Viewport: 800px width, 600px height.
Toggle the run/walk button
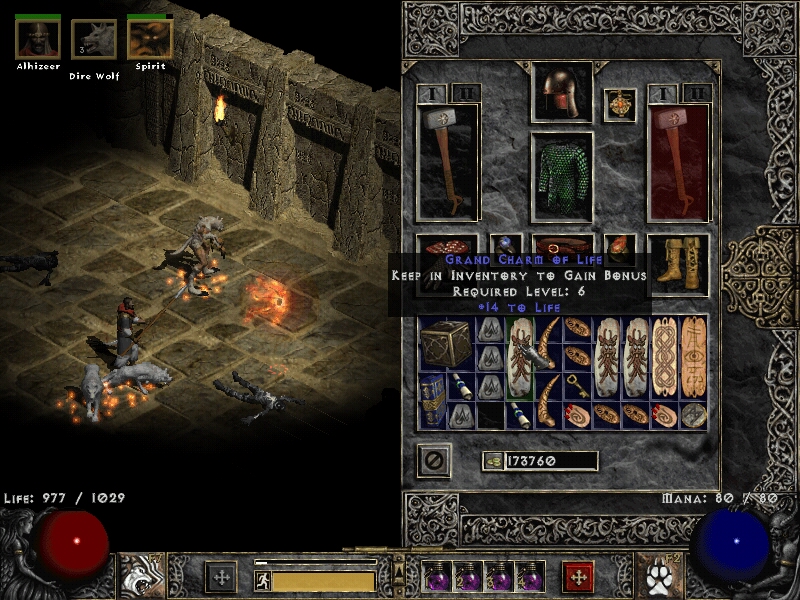tap(262, 579)
